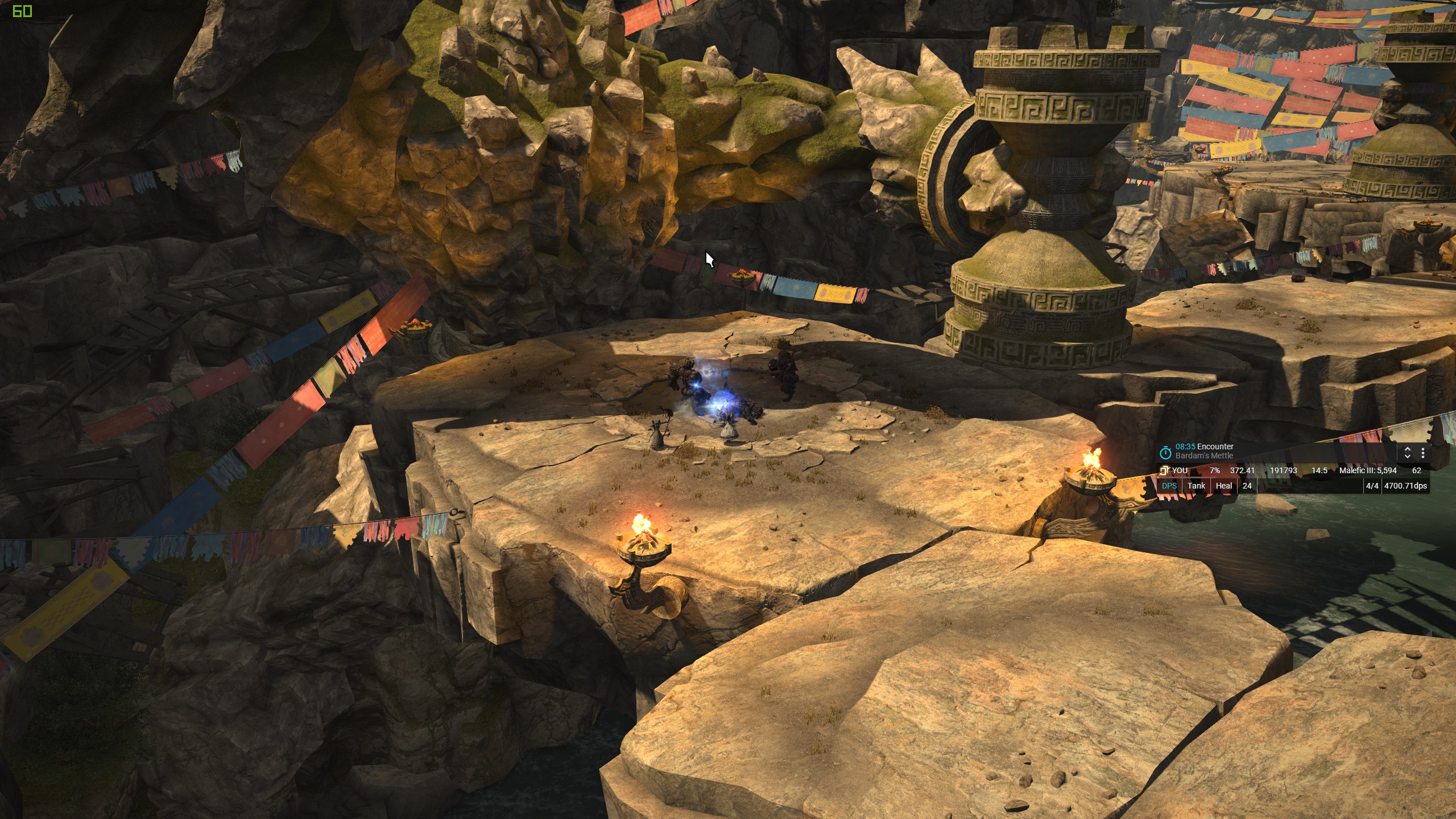The image size is (1456, 819).
Task: Switch to the Heal tab
Action: click(x=1223, y=486)
